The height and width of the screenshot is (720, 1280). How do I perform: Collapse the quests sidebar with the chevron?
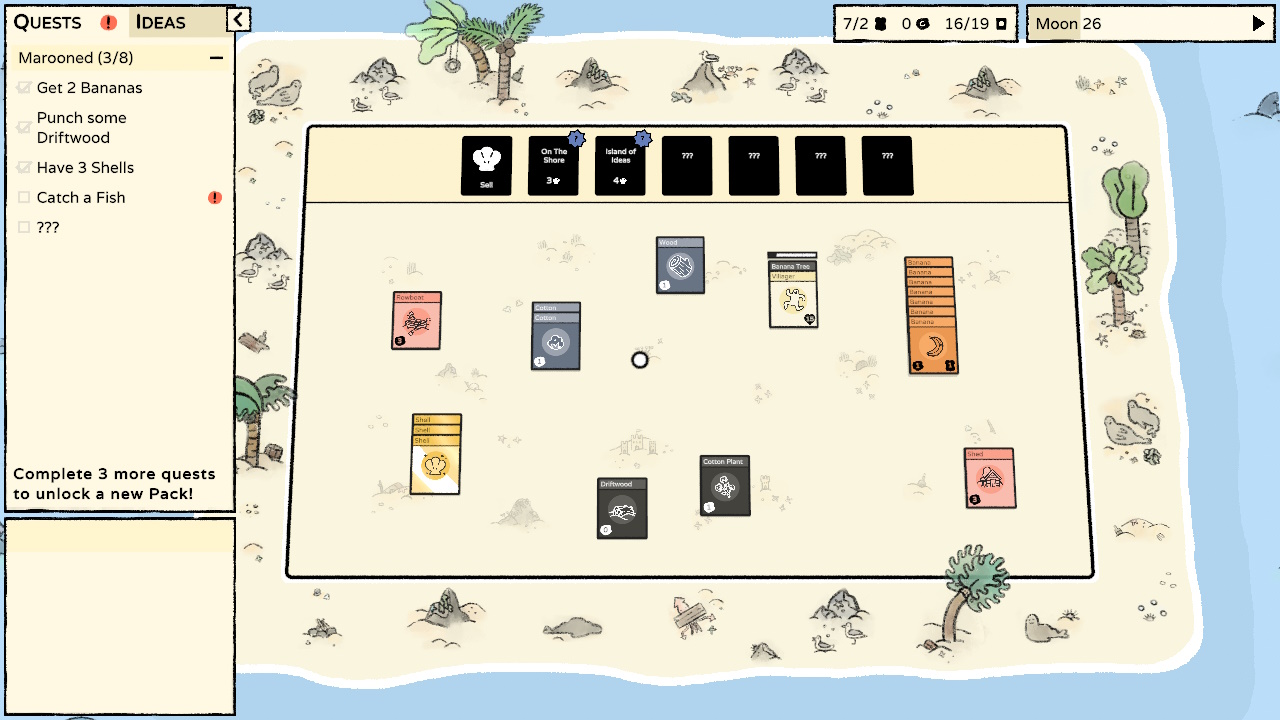(x=240, y=18)
